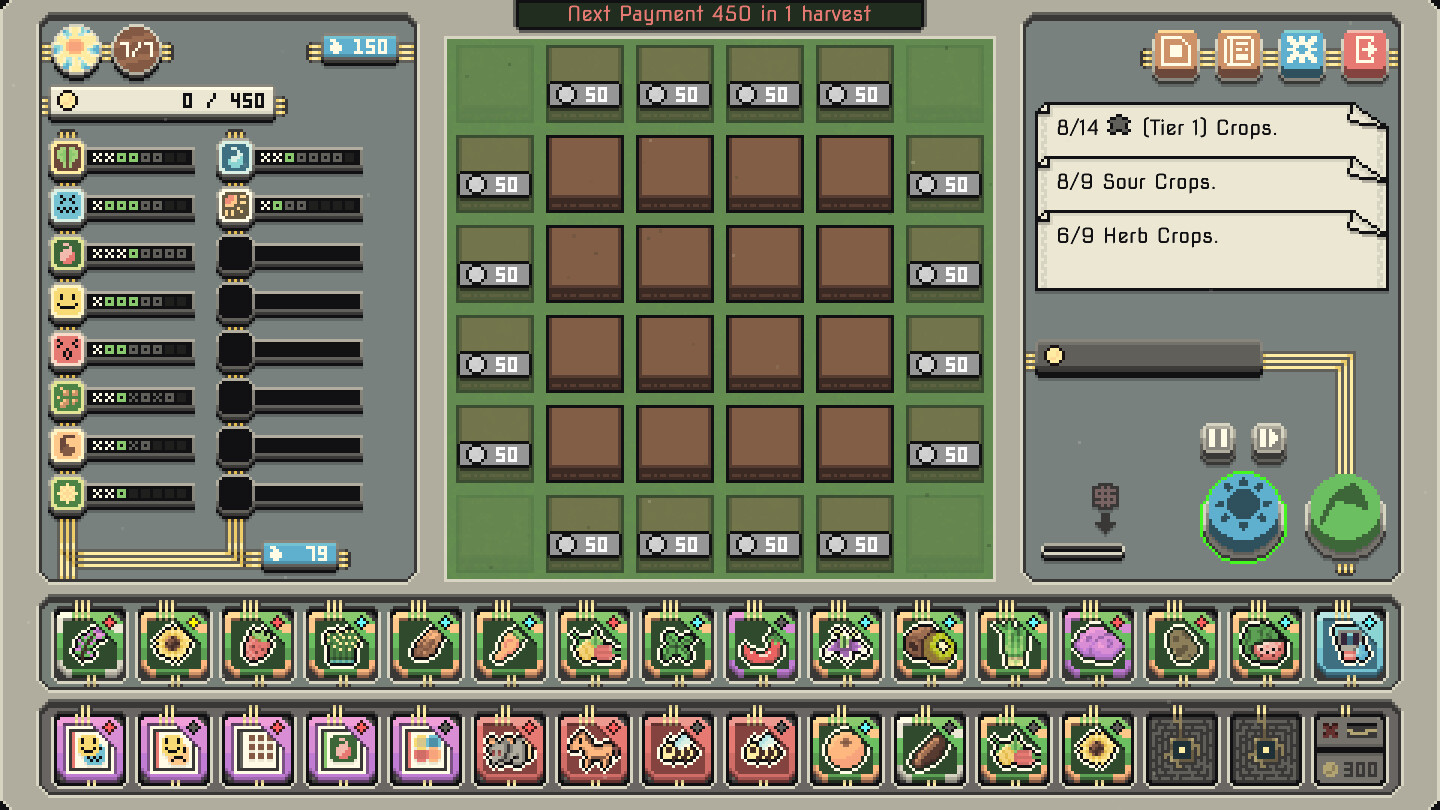Select the carrot seed in the seed bar
This screenshot has height=810, width=1440.
pyautogui.click(x=507, y=645)
